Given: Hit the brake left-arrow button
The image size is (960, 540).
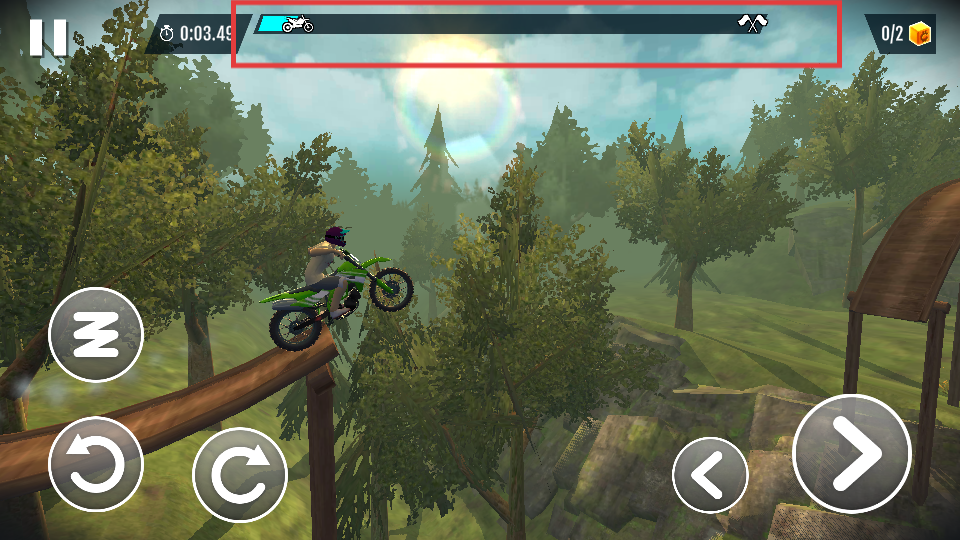Looking at the screenshot, I should click(710, 475).
